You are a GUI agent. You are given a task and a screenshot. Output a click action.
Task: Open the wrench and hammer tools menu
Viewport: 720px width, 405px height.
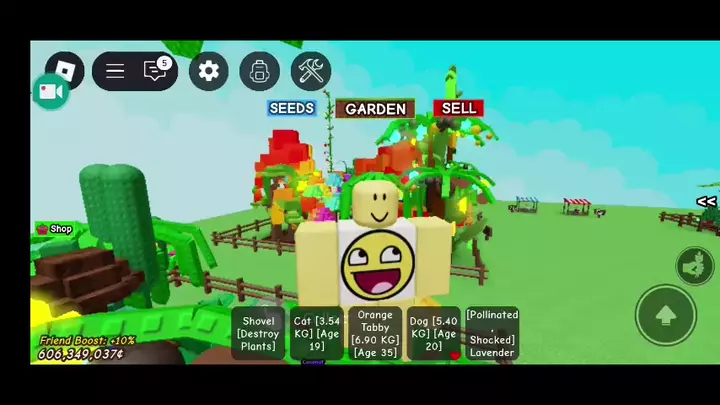click(311, 71)
